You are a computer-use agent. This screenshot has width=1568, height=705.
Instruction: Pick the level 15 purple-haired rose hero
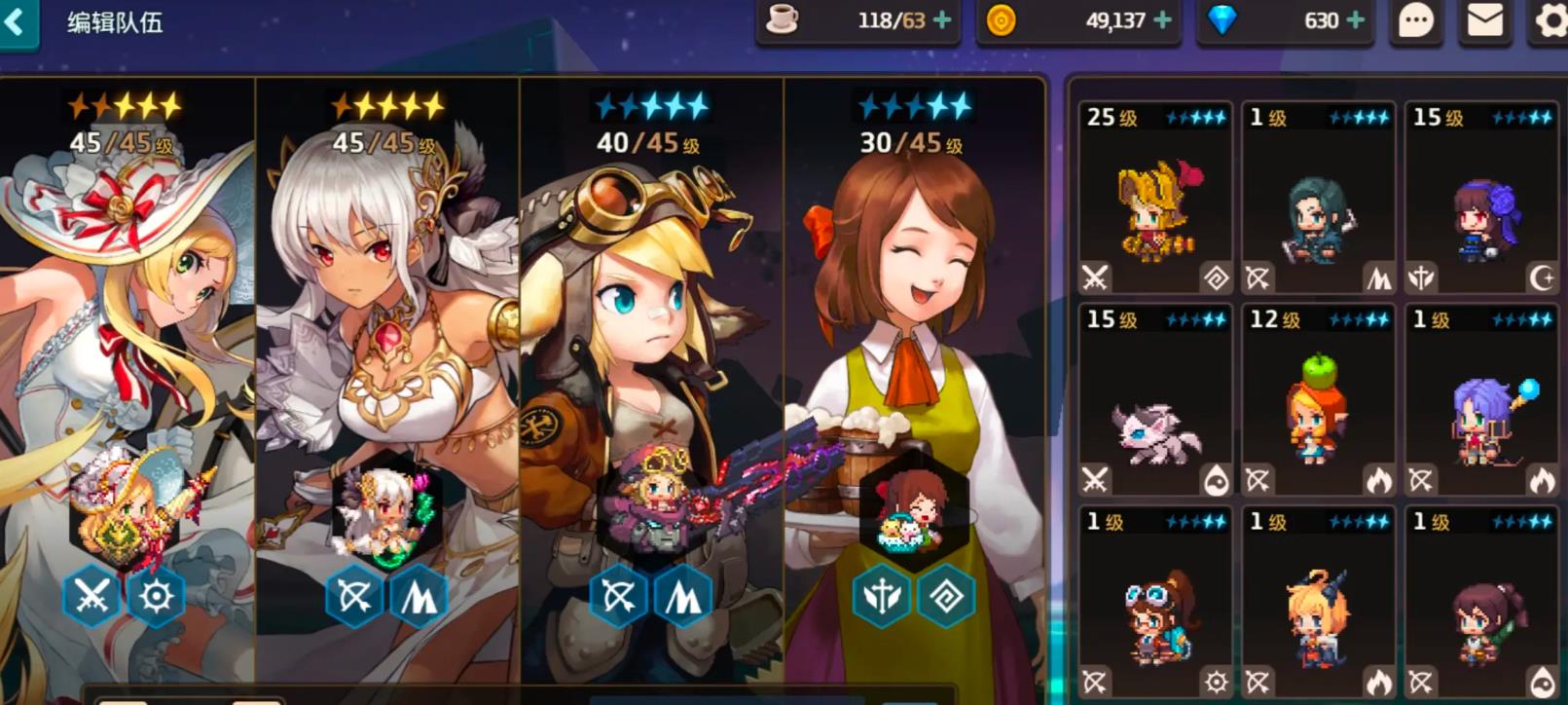point(1481,198)
